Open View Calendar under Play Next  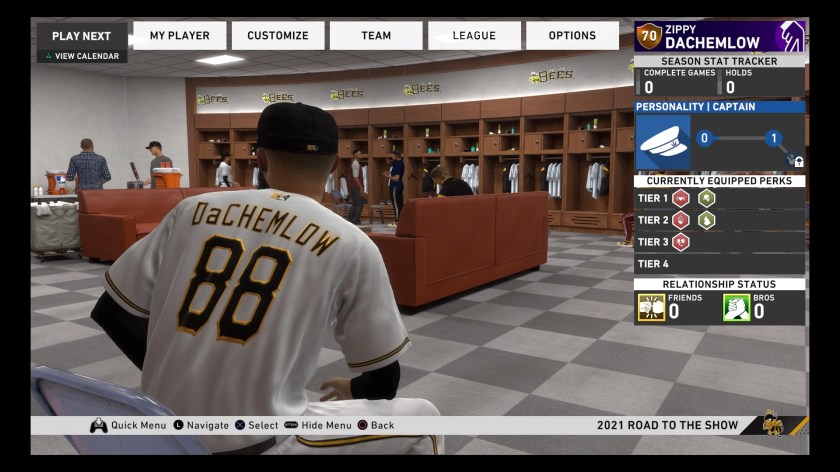[x=82, y=56]
